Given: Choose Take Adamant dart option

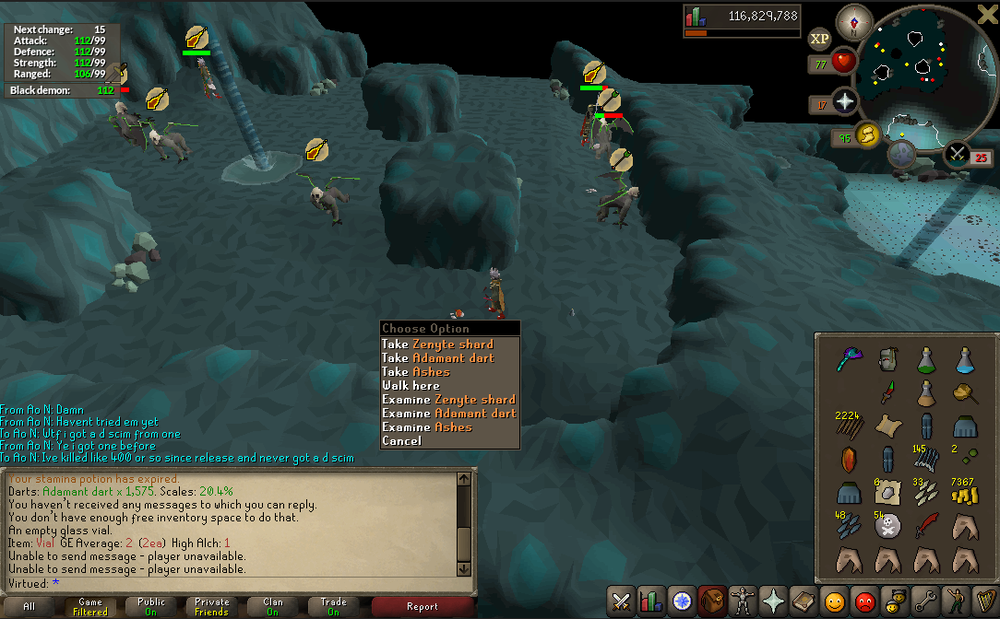Looking at the screenshot, I should click(x=438, y=358).
